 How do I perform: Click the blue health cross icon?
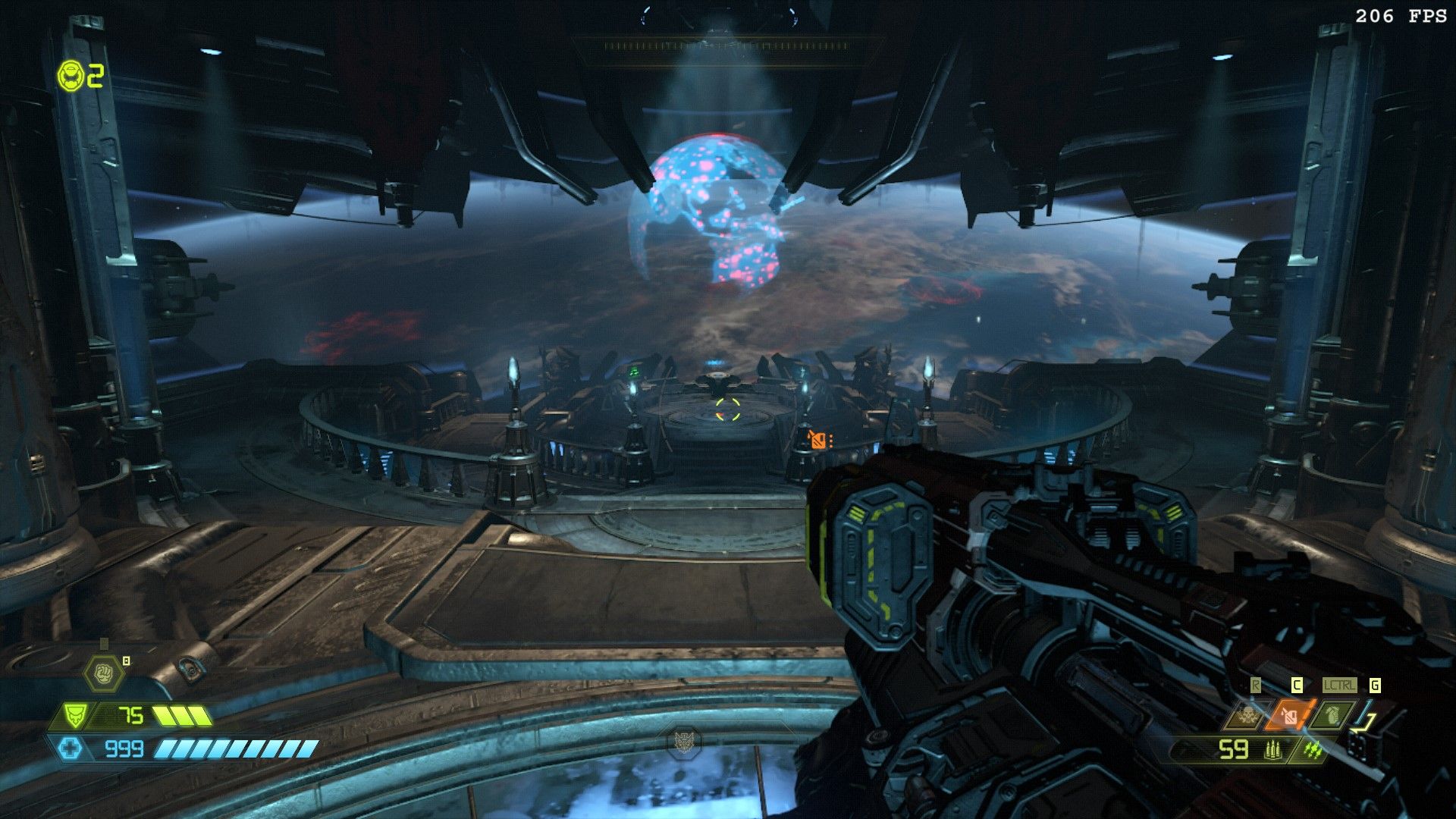click(x=71, y=749)
